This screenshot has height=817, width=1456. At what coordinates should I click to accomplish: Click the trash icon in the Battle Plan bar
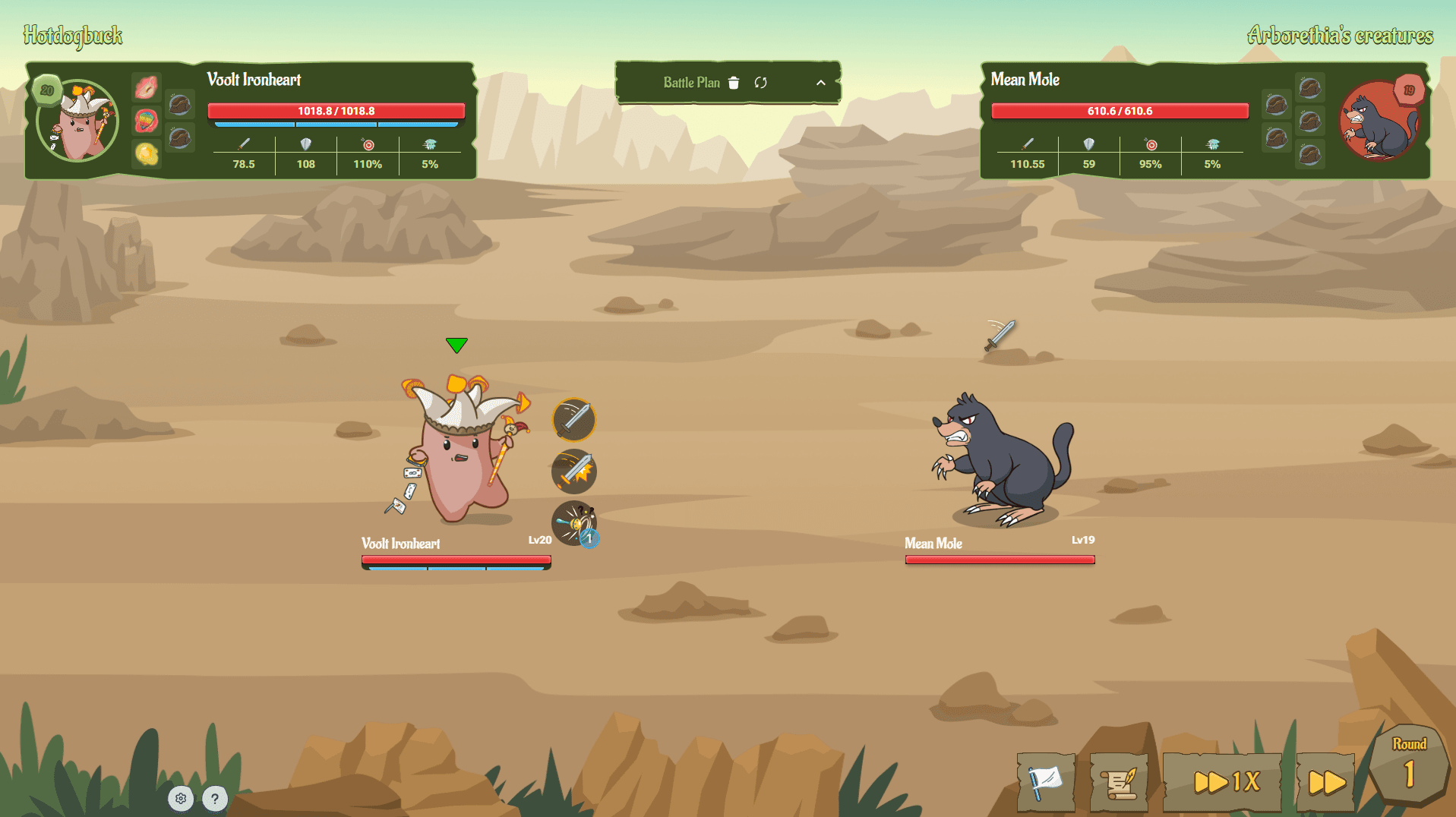(733, 83)
